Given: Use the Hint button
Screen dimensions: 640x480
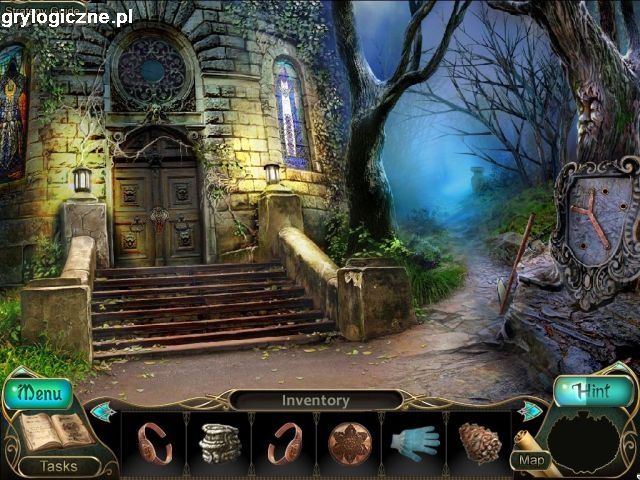Looking at the screenshot, I should click(x=594, y=391).
